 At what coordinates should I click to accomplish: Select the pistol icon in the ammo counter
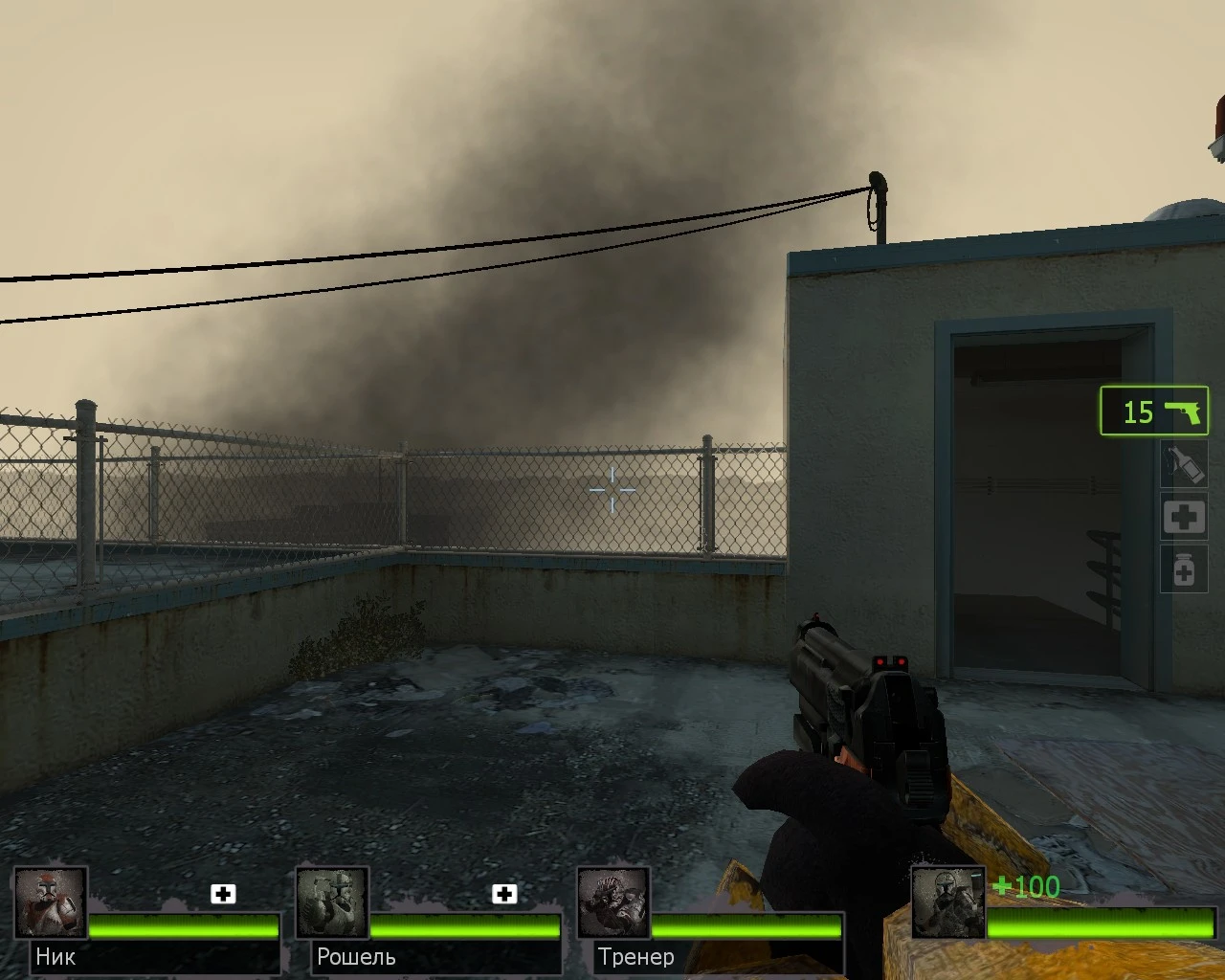pyautogui.click(x=1184, y=411)
